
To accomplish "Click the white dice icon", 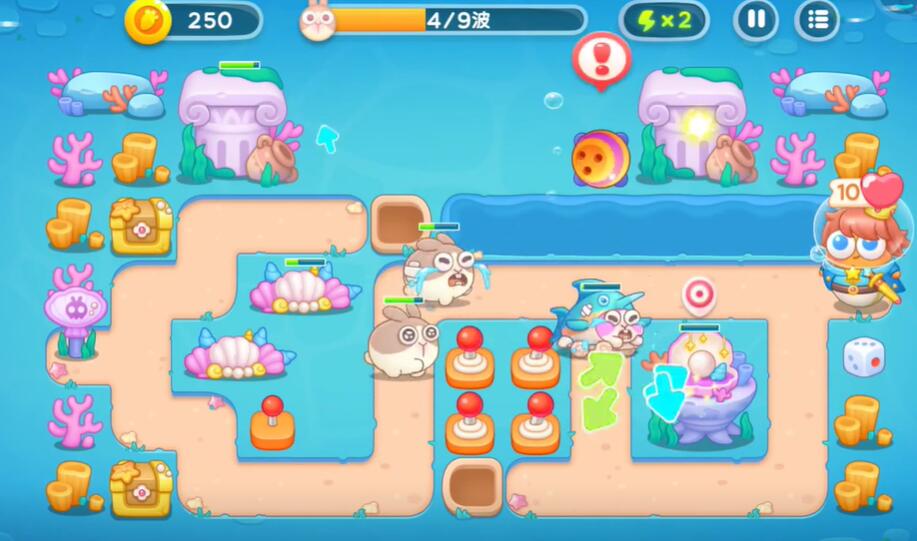I will [x=862, y=357].
